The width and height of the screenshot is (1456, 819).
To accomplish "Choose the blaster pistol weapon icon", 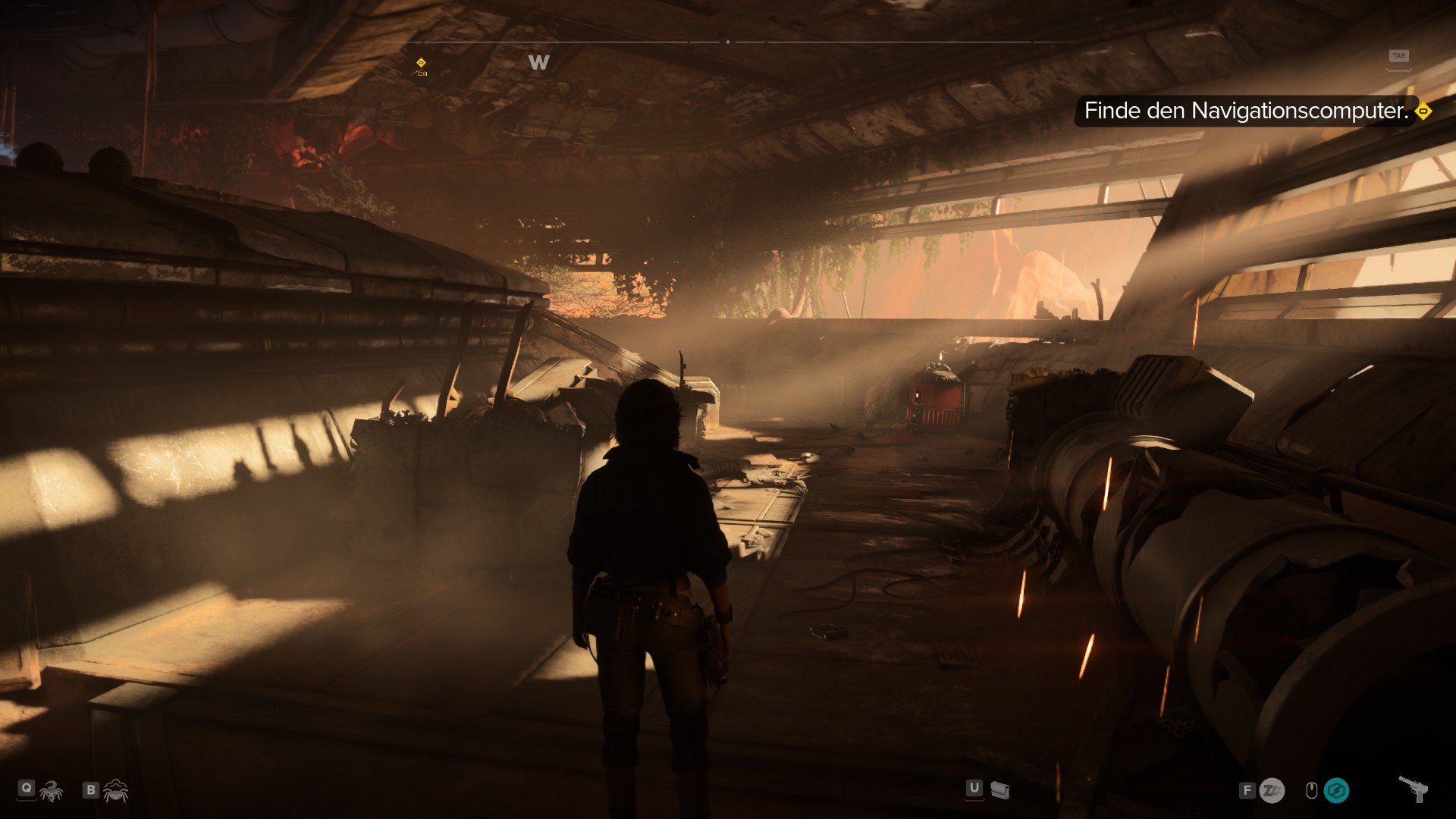I will tap(1414, 789).
